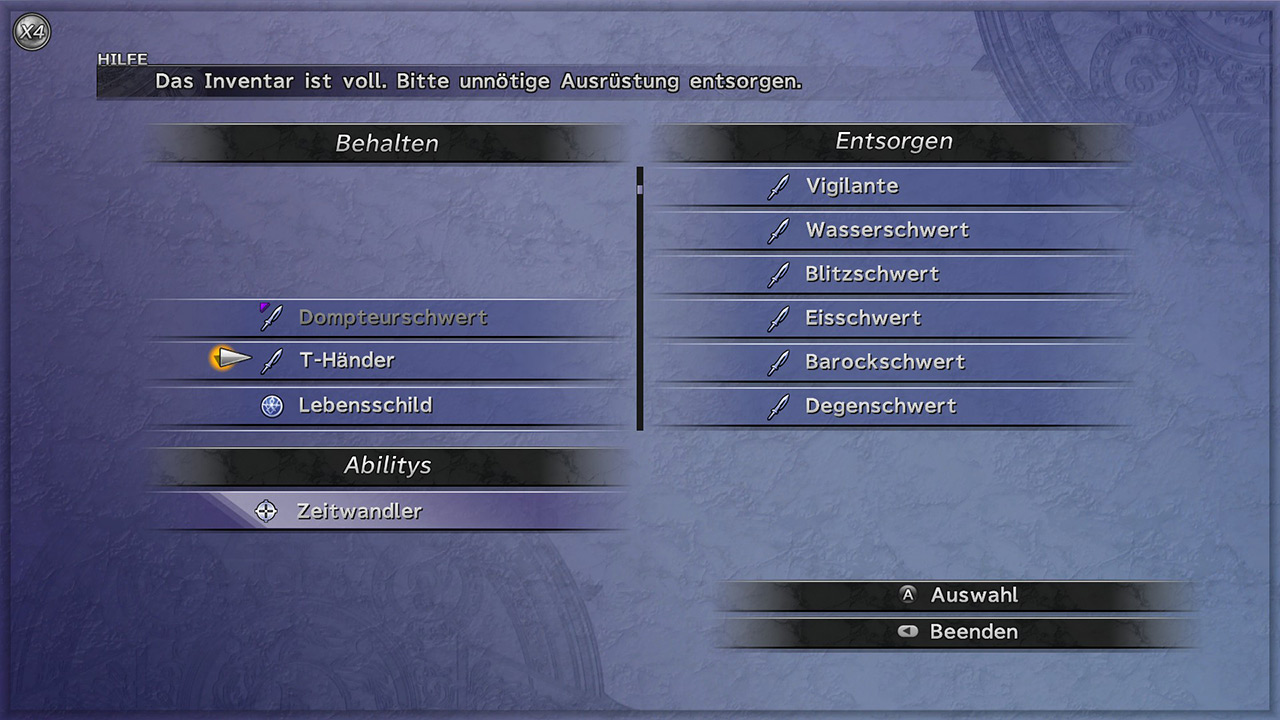Click the Entsorgen list scrollbar
The width and height of the screenshot is (1280, 720).
click(x=640, y=298)
